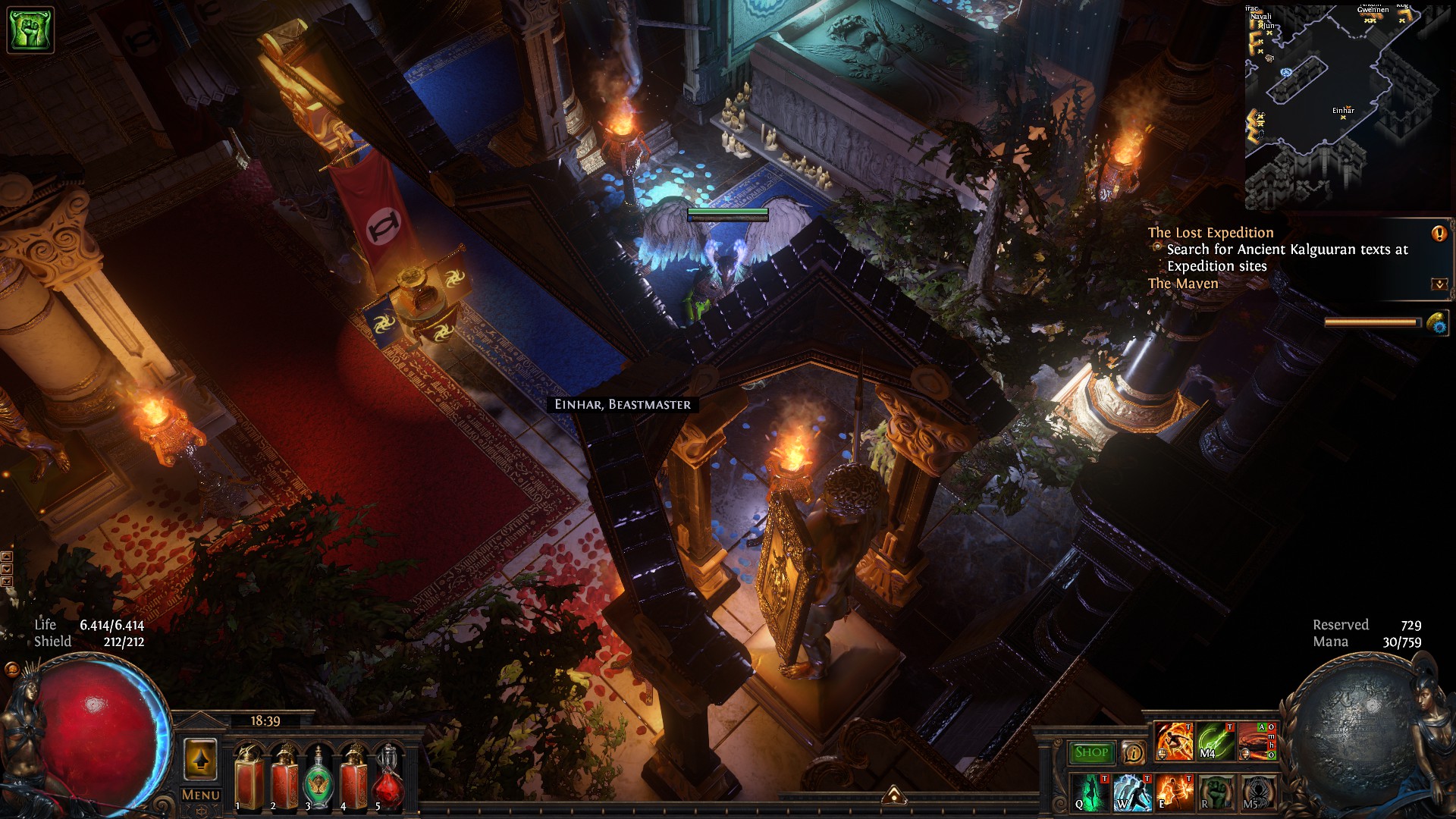Activate the blue lightning dash skill on W
Image resolution: width=1456 pixels, height=819 pixels.
[x=1132, y=792]
